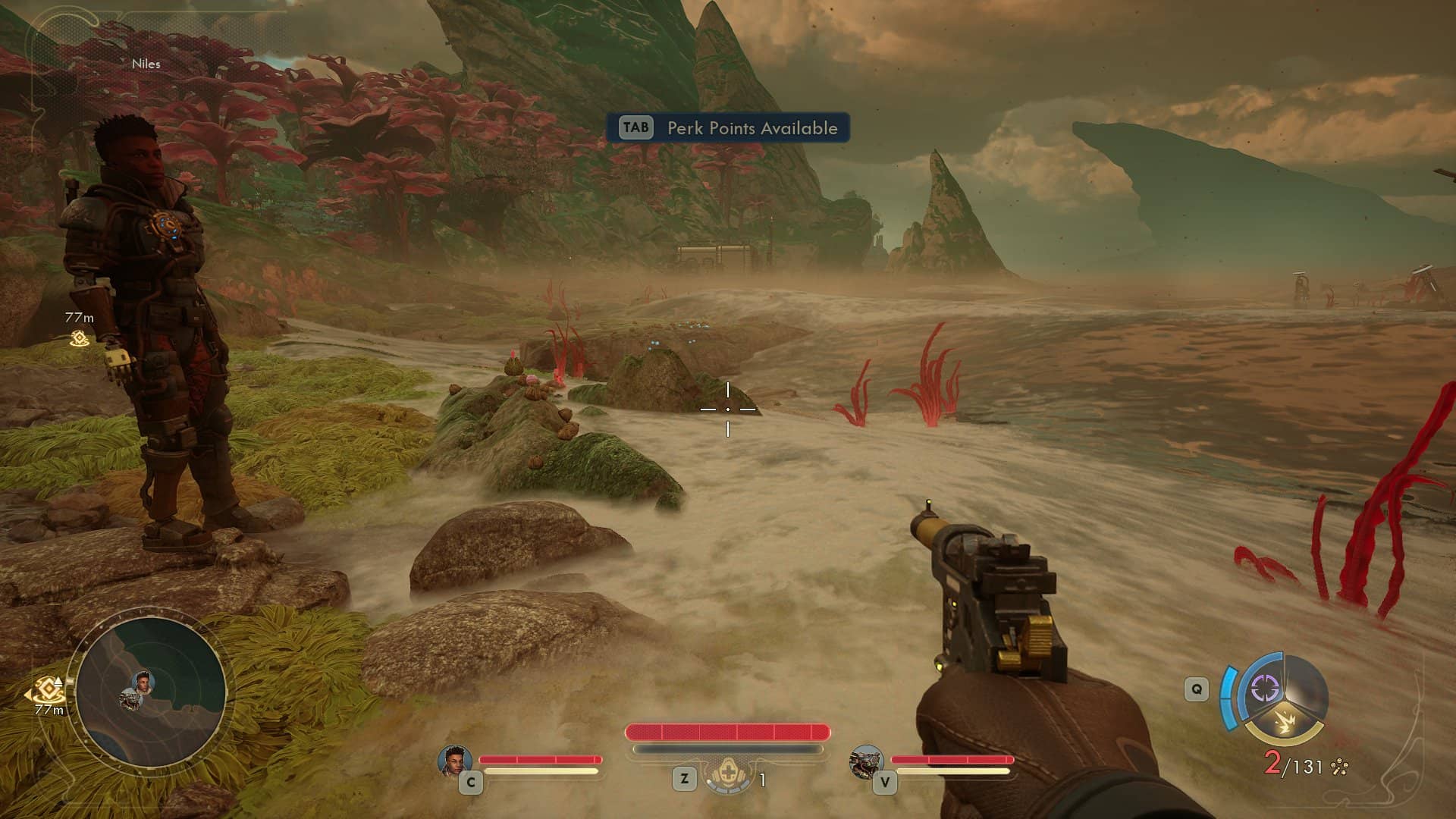Use the medical inhaler icon
This screenshot has width=1456, height=819.
(726, 775)
